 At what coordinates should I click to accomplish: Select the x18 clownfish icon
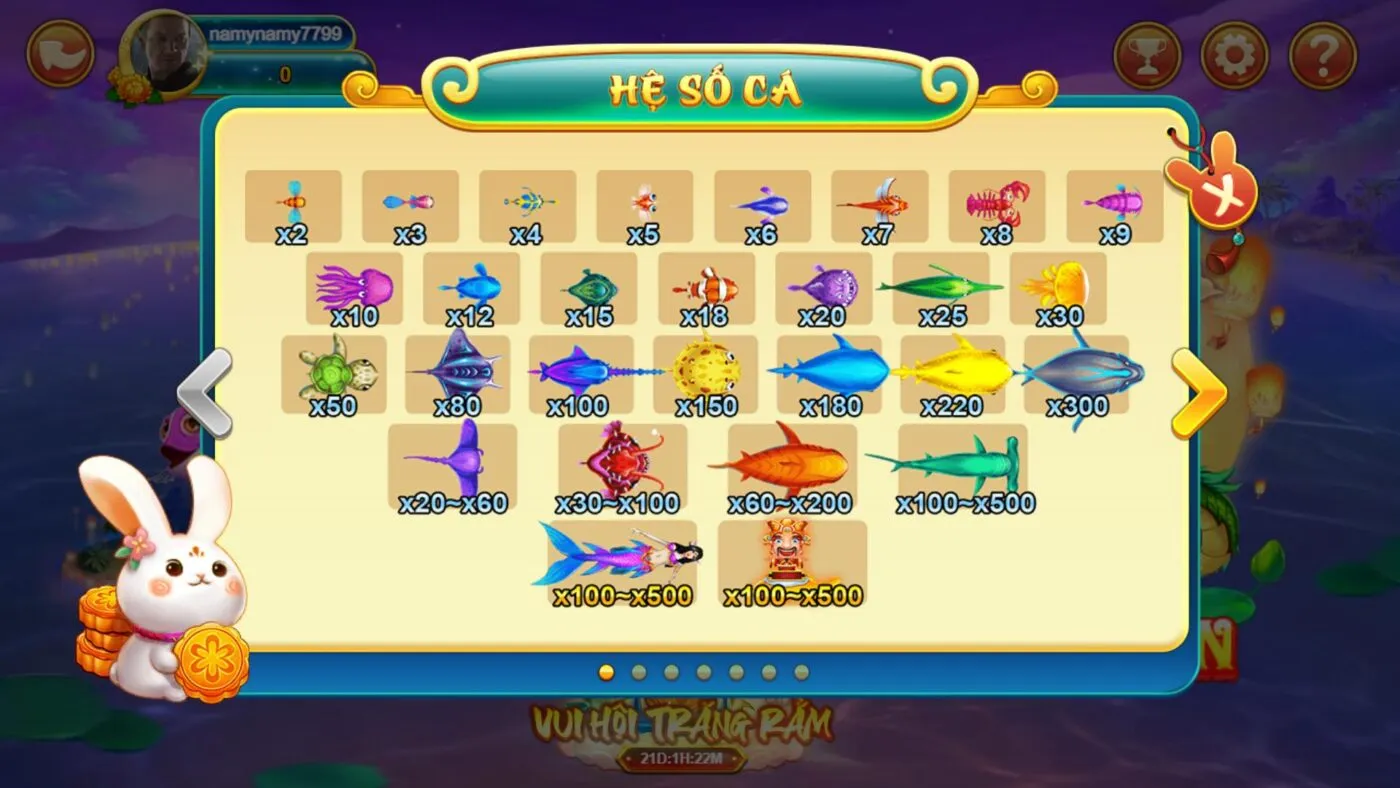[x=706, y=287]
